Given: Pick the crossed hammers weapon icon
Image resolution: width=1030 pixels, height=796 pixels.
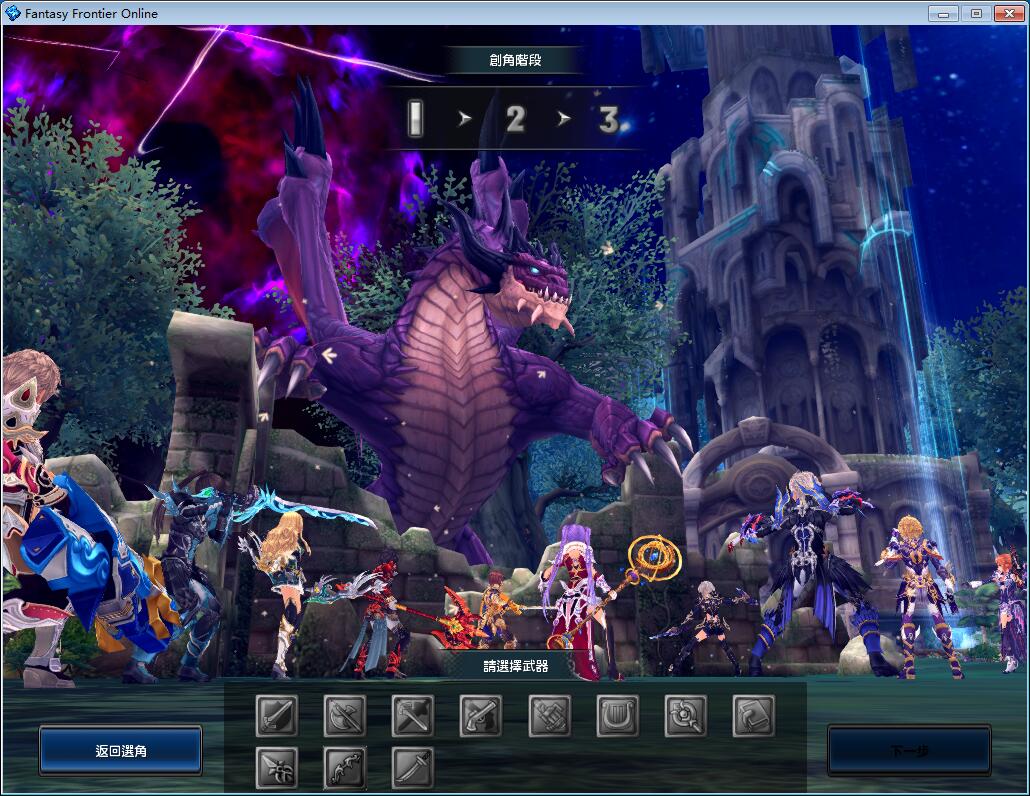Looking at the screenshot, I should (413, 716).
